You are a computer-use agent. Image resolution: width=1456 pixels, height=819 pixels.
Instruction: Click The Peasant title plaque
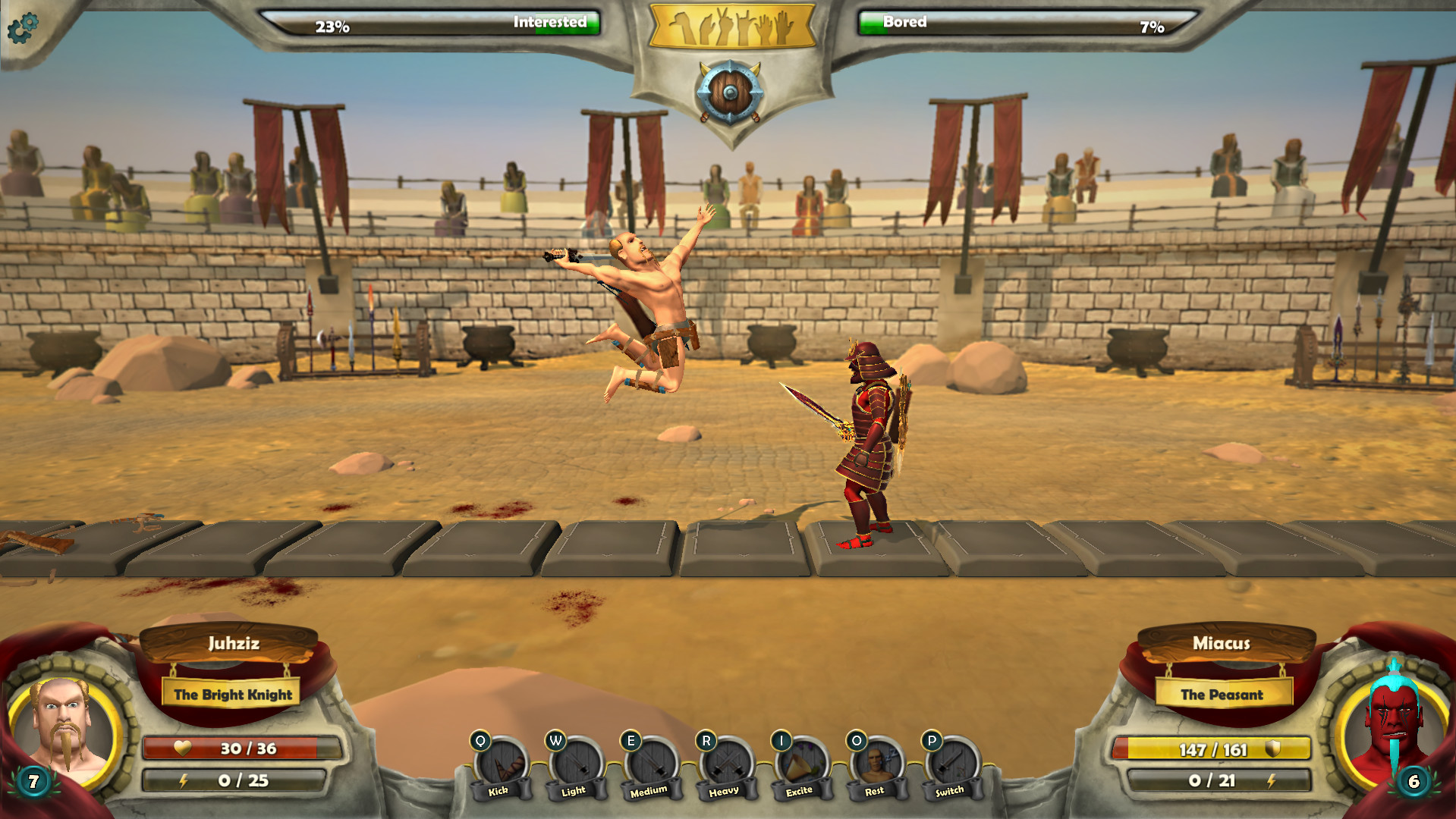(x=1224, y=694)
